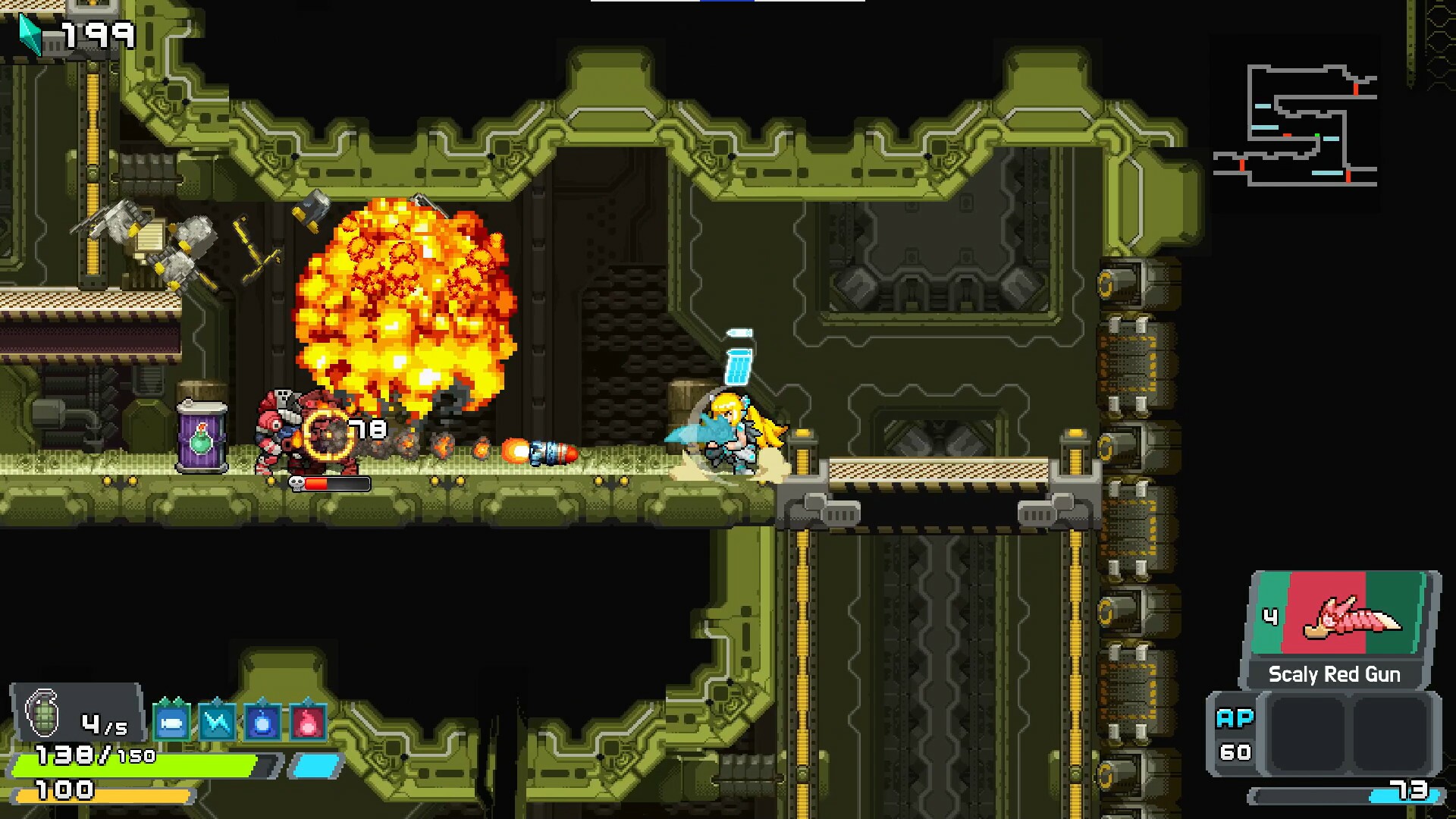Click the blue ammo pickup above the player
The height and width of the screenshot is (819, 1456).
click(736, 366)
